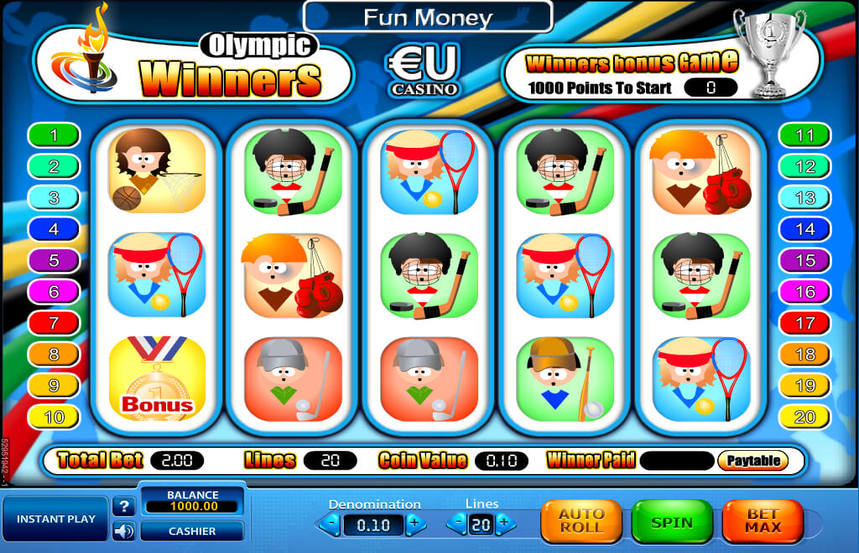This screenshot has width=859, height=553.
Task: Activate payline number 11
Action: click(805, 135)
